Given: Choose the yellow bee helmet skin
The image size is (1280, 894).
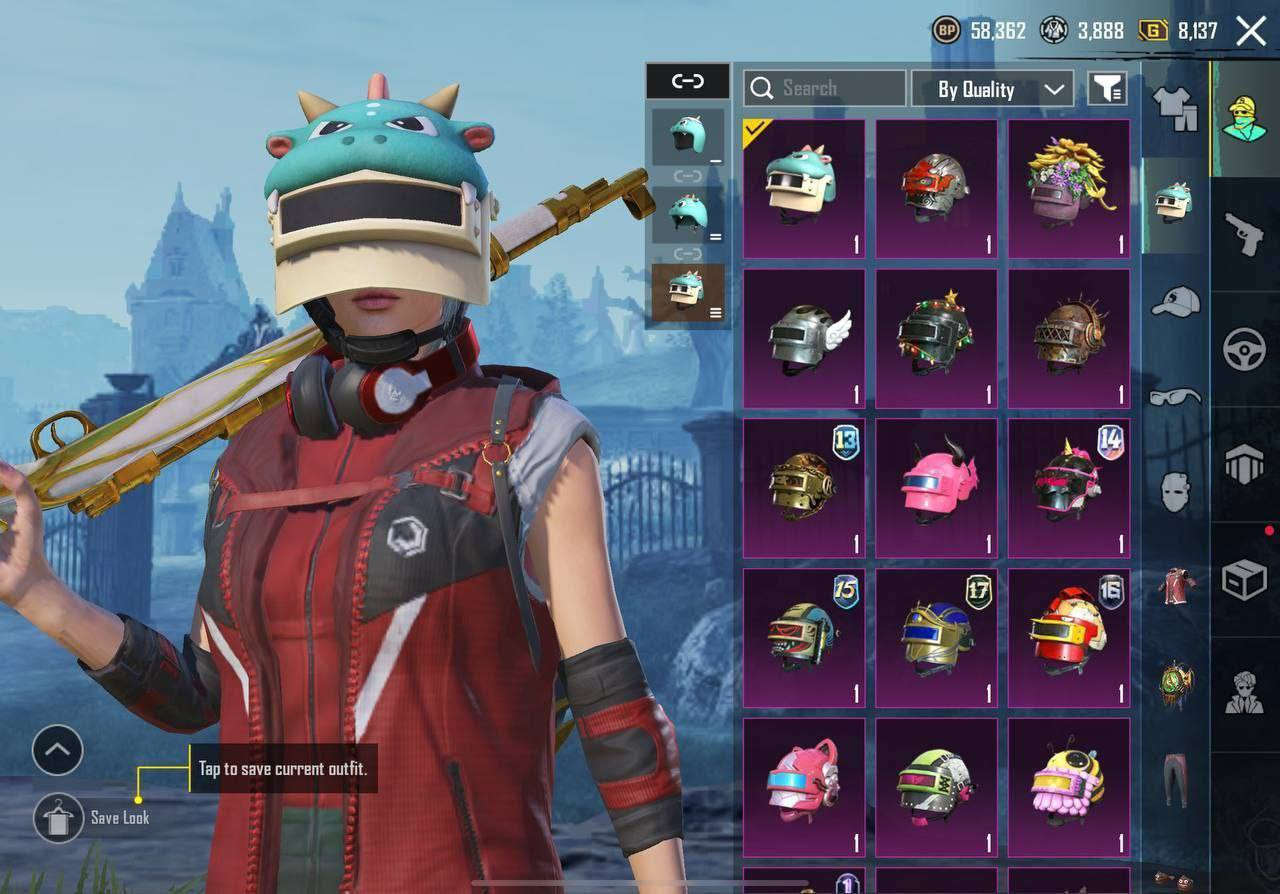Looking at the screenshot, I should coord(1069,788).
